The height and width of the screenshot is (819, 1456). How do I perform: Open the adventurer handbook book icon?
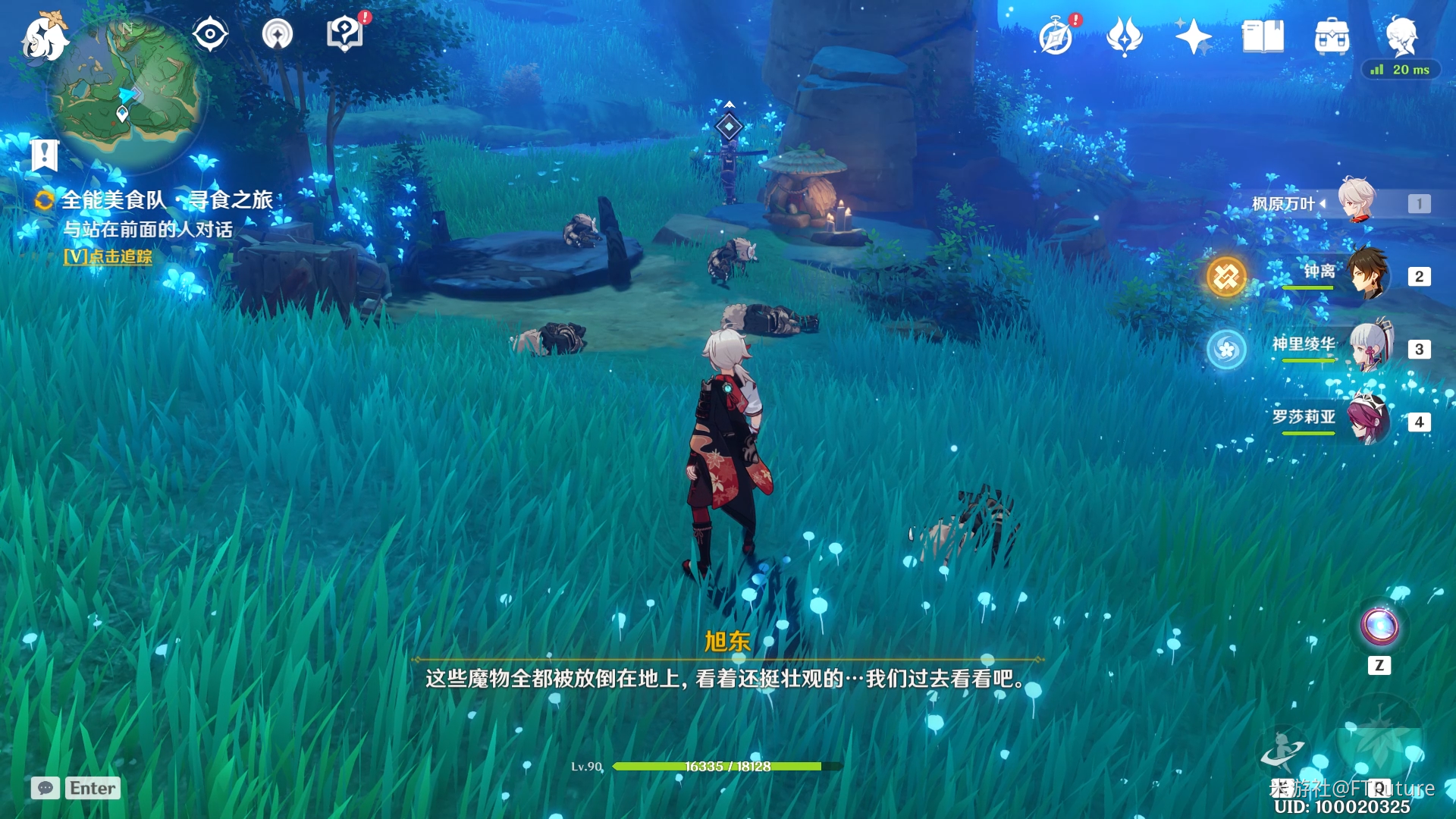coord(1263,36)
